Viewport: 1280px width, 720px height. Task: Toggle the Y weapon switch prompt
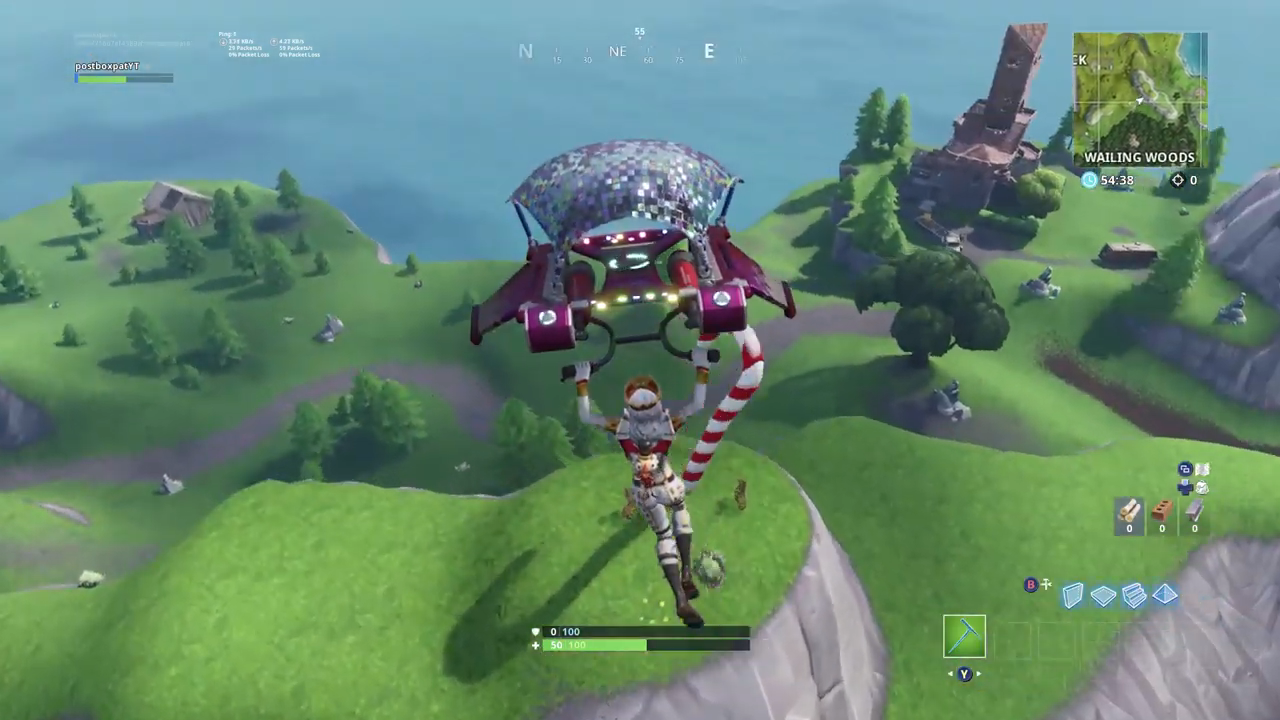click(963, 674)
